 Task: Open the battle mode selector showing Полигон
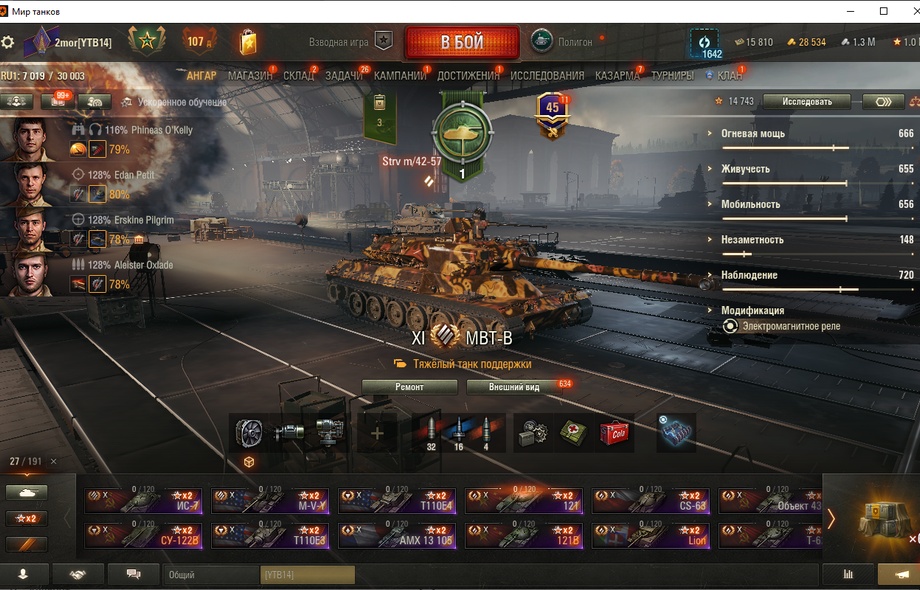tap(562, 42)
